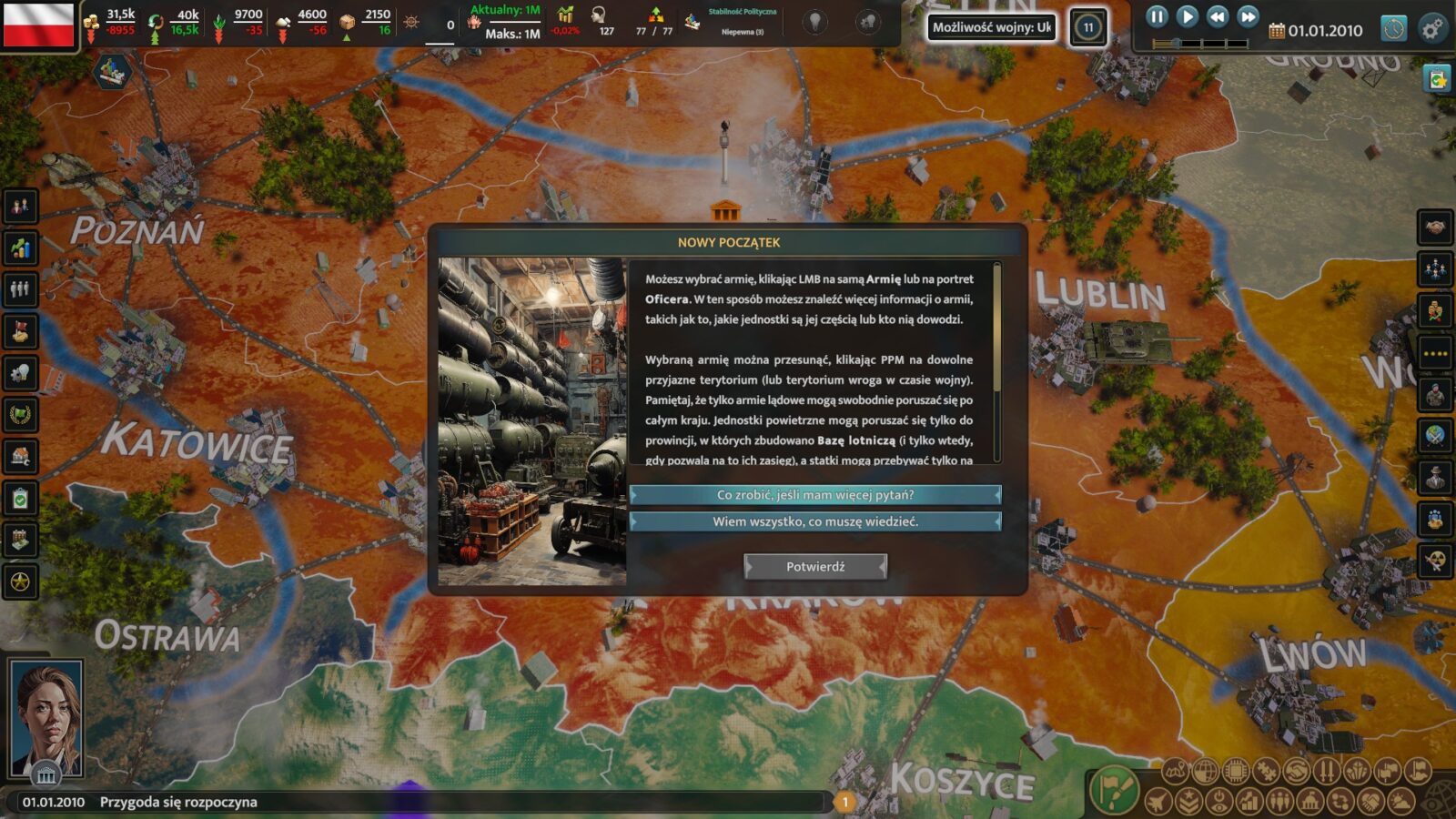1456x819 pixels.
Task: Confirm the dialog with the Potwierdź button
Action: (814, 567)
